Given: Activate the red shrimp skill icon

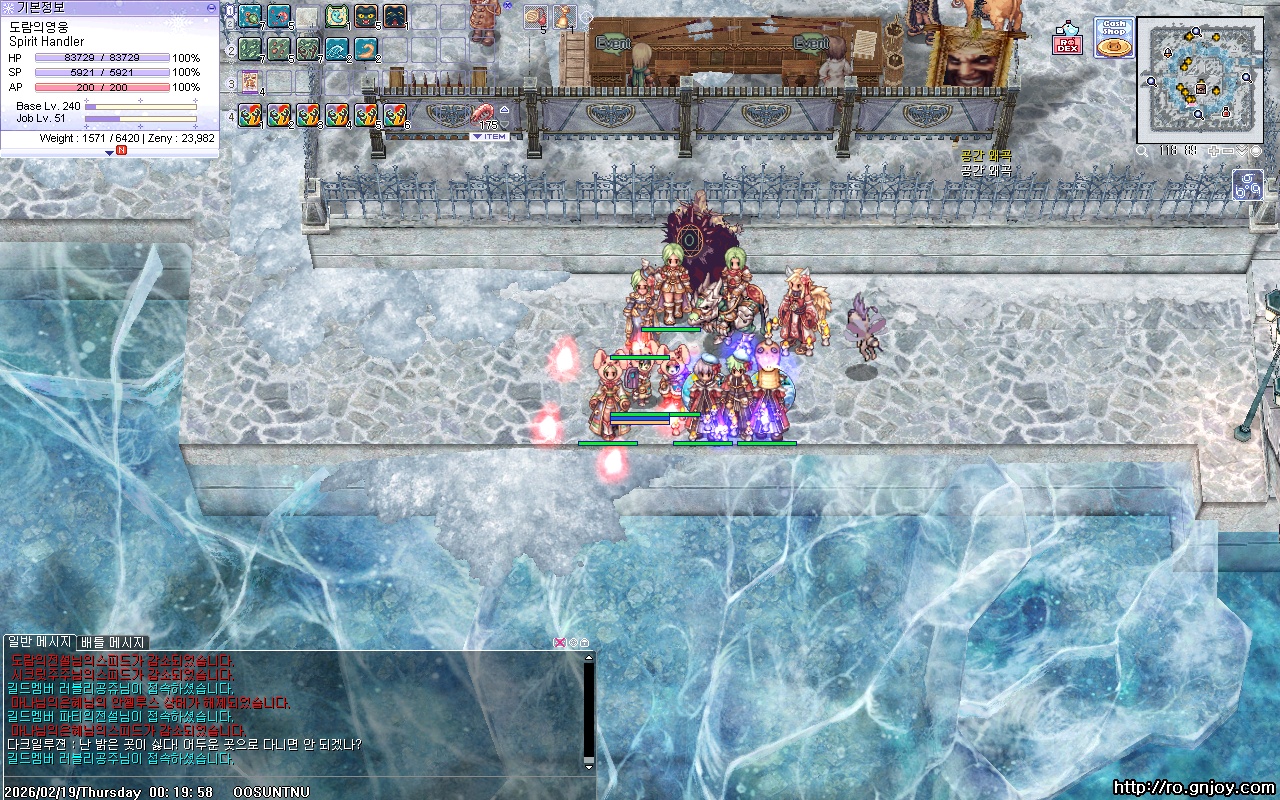Looking at the screenshot, I should [x=279, y=17].
